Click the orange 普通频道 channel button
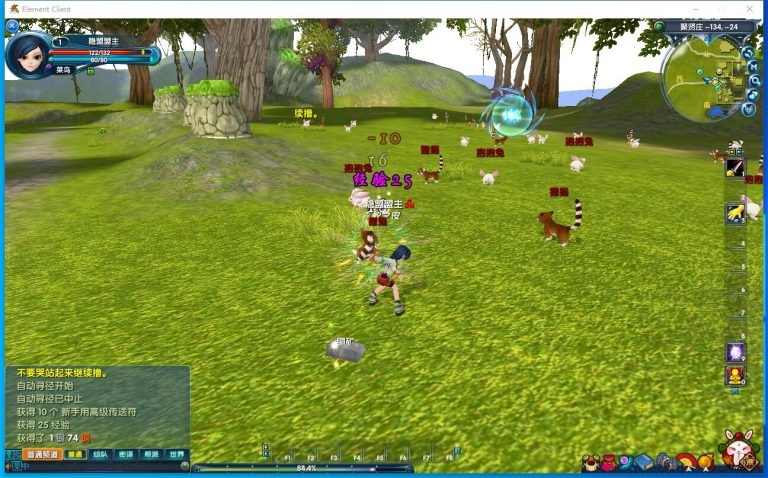The width and height of the screenshot is (768, 478). tap(42, 454)
